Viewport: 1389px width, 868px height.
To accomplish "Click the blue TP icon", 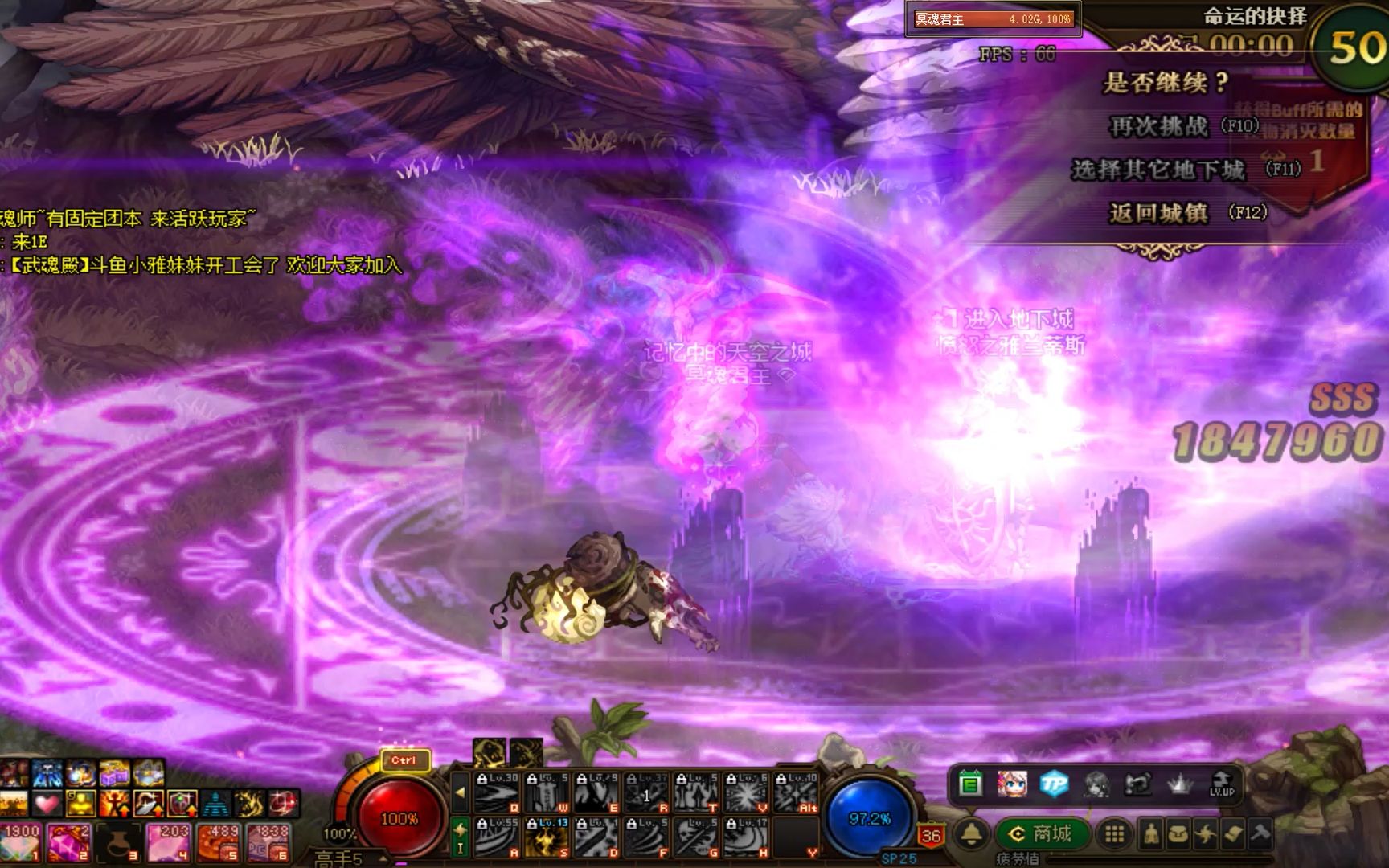I will tap(1054, 784).
